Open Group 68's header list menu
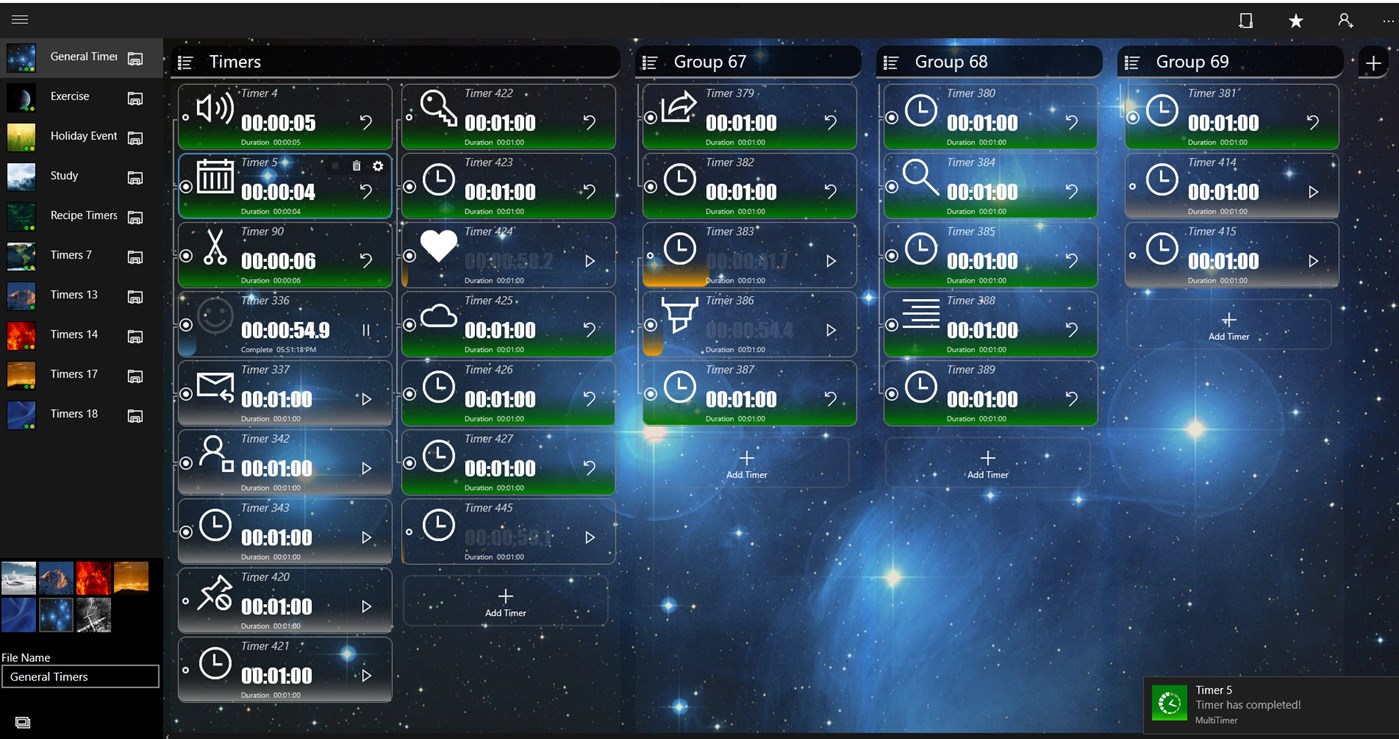The image size is (1399, 739). click(x=890, y=61)
